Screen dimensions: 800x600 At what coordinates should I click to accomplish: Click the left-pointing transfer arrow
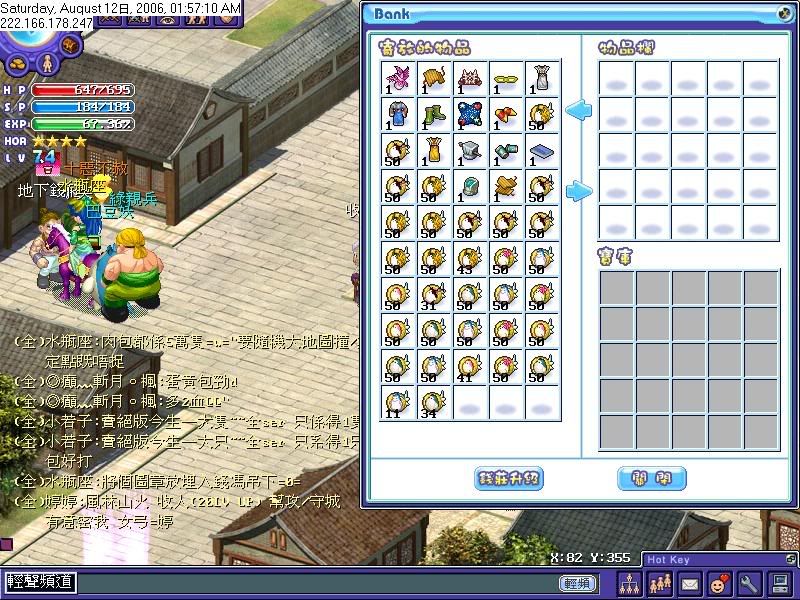(x=578, y=111)
